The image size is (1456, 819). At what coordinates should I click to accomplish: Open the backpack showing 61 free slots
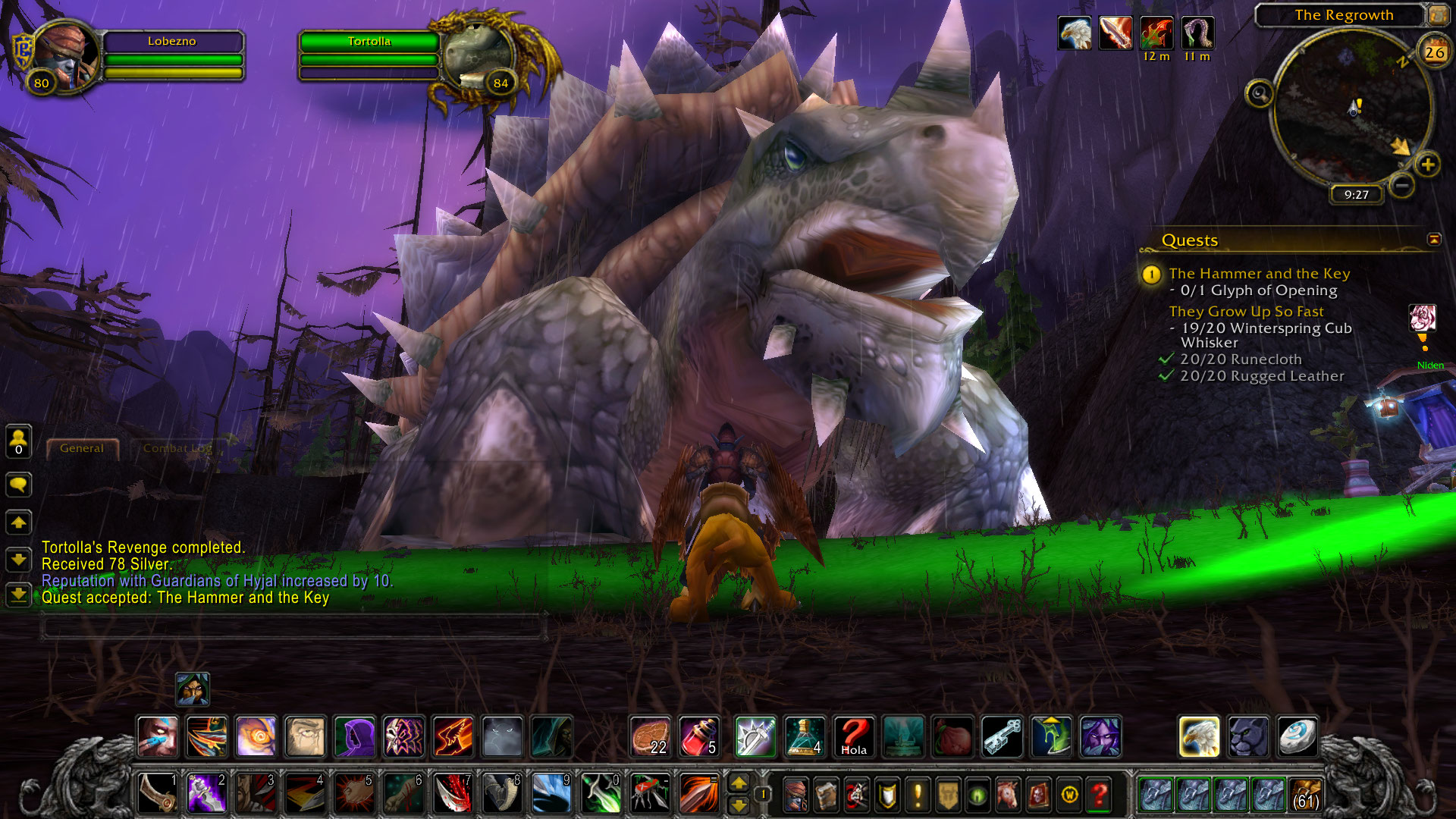pos(1305,795)
